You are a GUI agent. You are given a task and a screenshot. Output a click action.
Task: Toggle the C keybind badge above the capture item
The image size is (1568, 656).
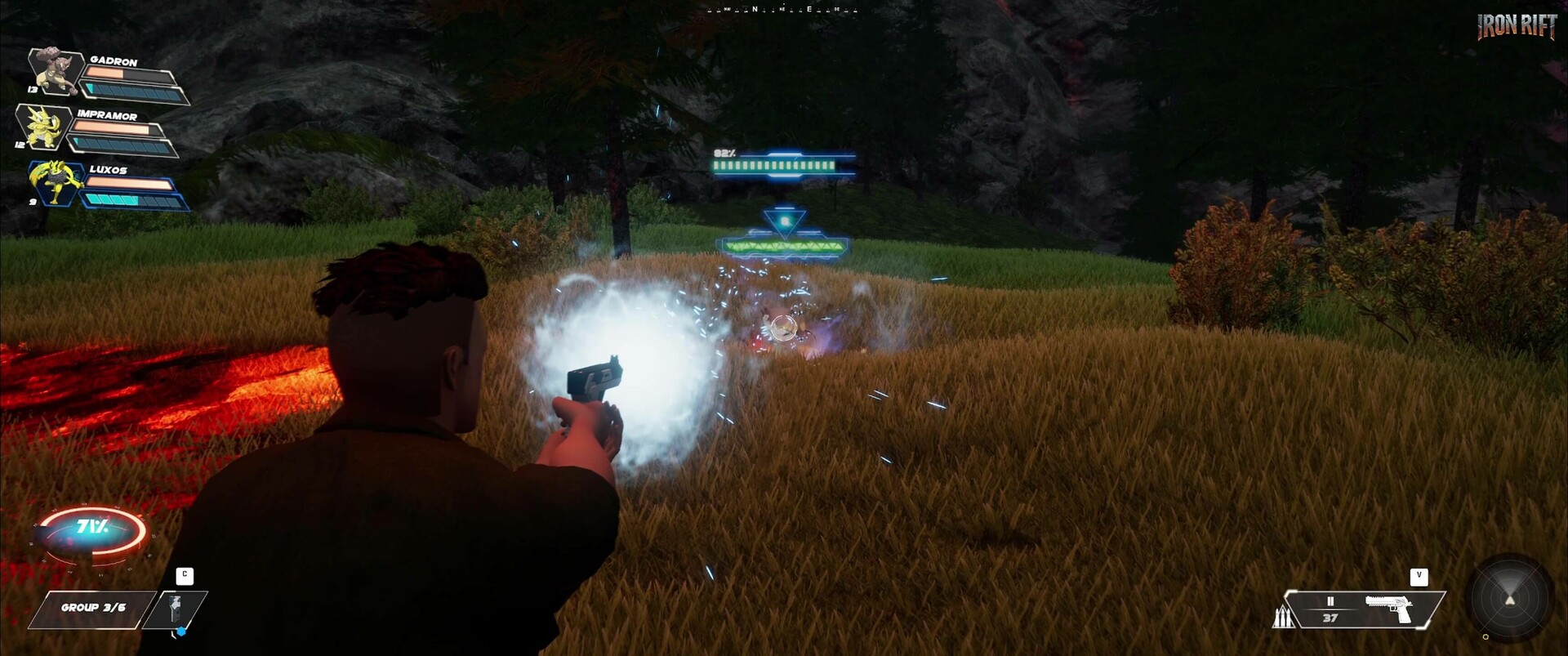pyautogui.click(x=186, y=574)
